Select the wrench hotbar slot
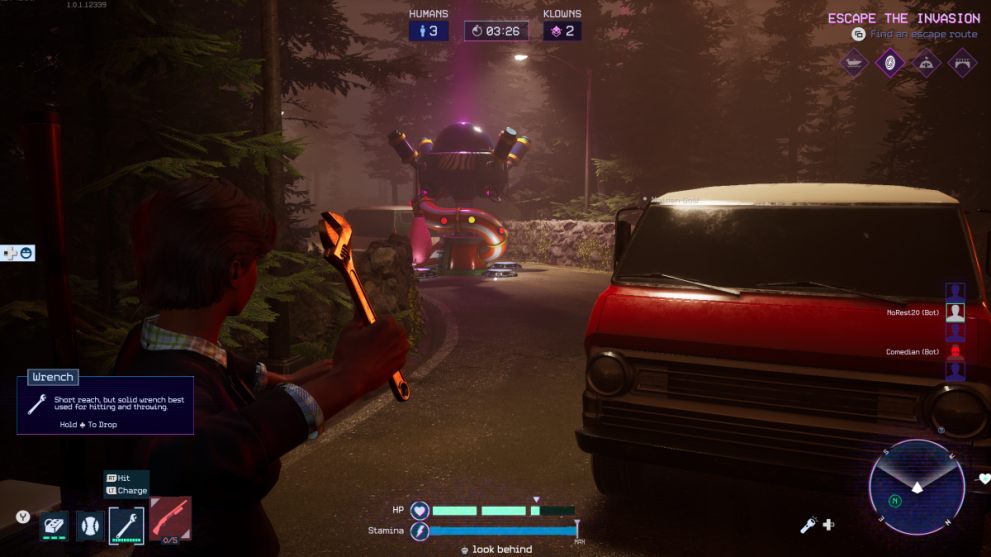This screenshot has width=991, height=557. tap(127, 524)
